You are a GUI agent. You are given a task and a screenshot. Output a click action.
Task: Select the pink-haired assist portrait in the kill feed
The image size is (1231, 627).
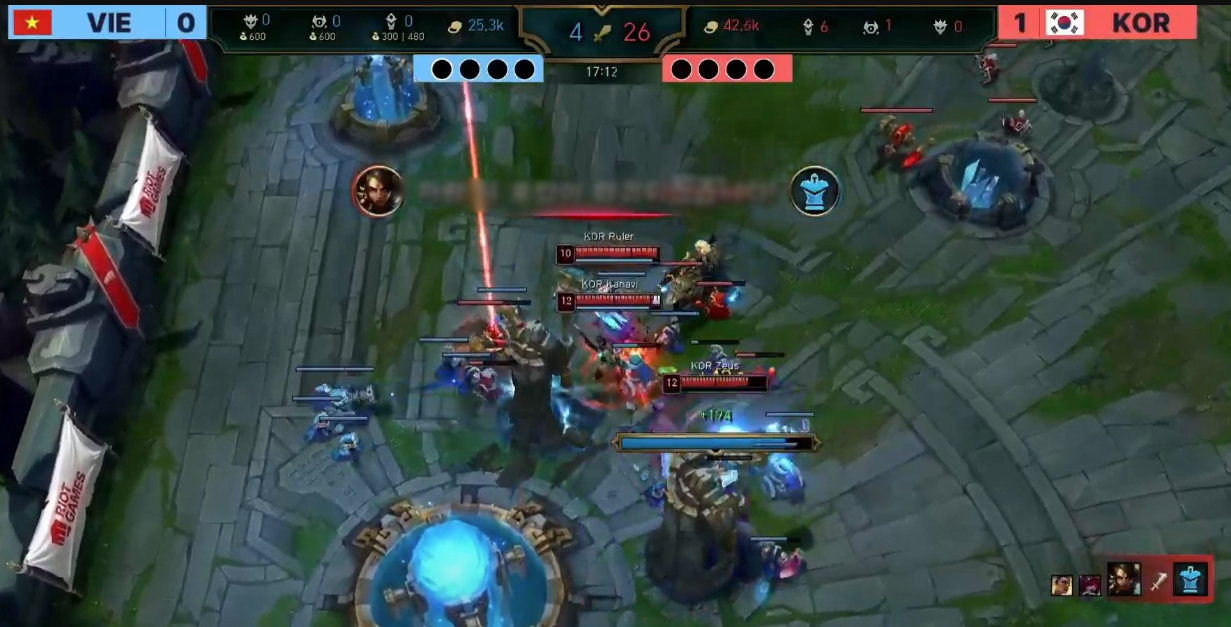(1088, 585)
